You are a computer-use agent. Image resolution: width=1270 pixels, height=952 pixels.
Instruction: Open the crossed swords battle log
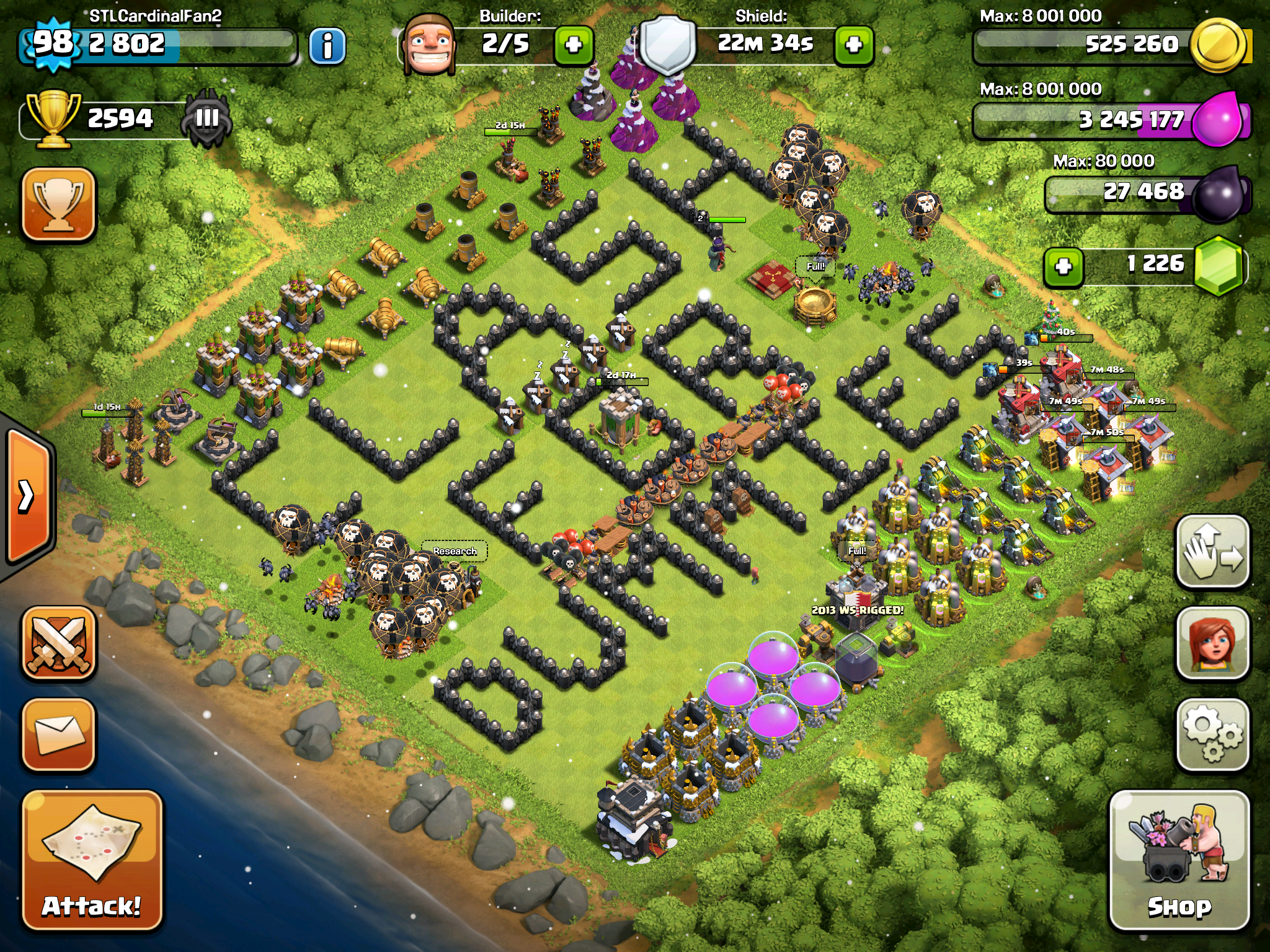click(x=59, y=643)
